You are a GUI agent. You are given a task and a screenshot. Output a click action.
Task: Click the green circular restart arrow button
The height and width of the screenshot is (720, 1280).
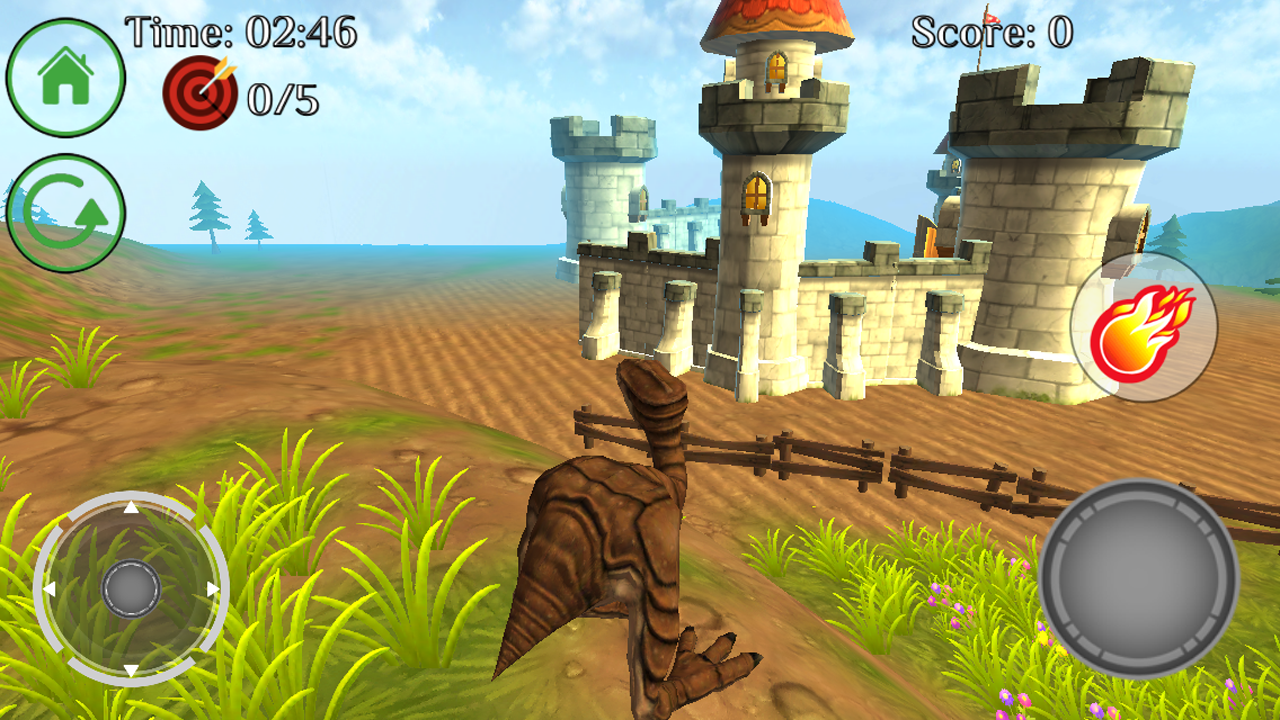coord(66,213)
